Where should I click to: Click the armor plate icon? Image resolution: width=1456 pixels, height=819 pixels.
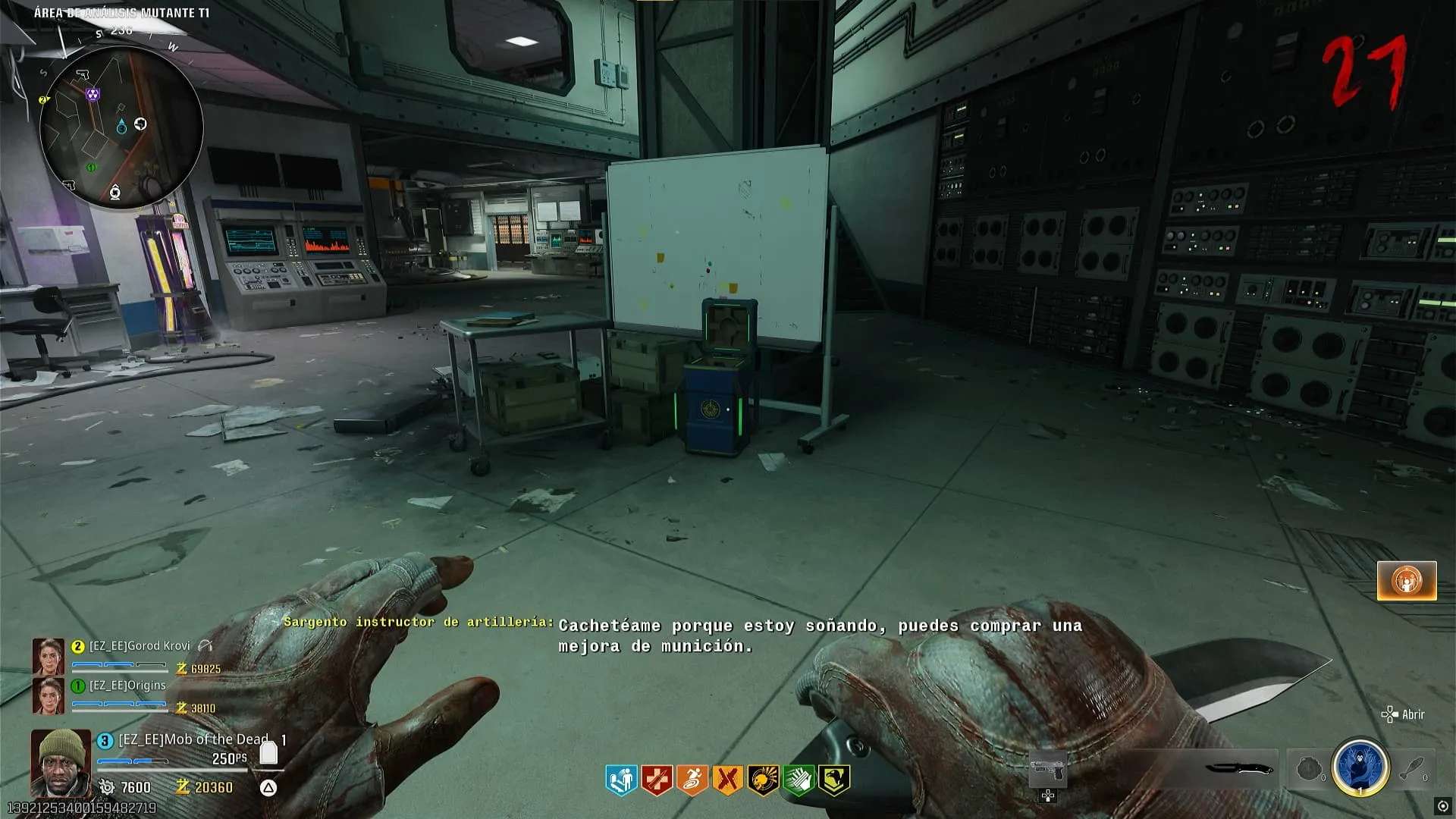pos(268,752)
